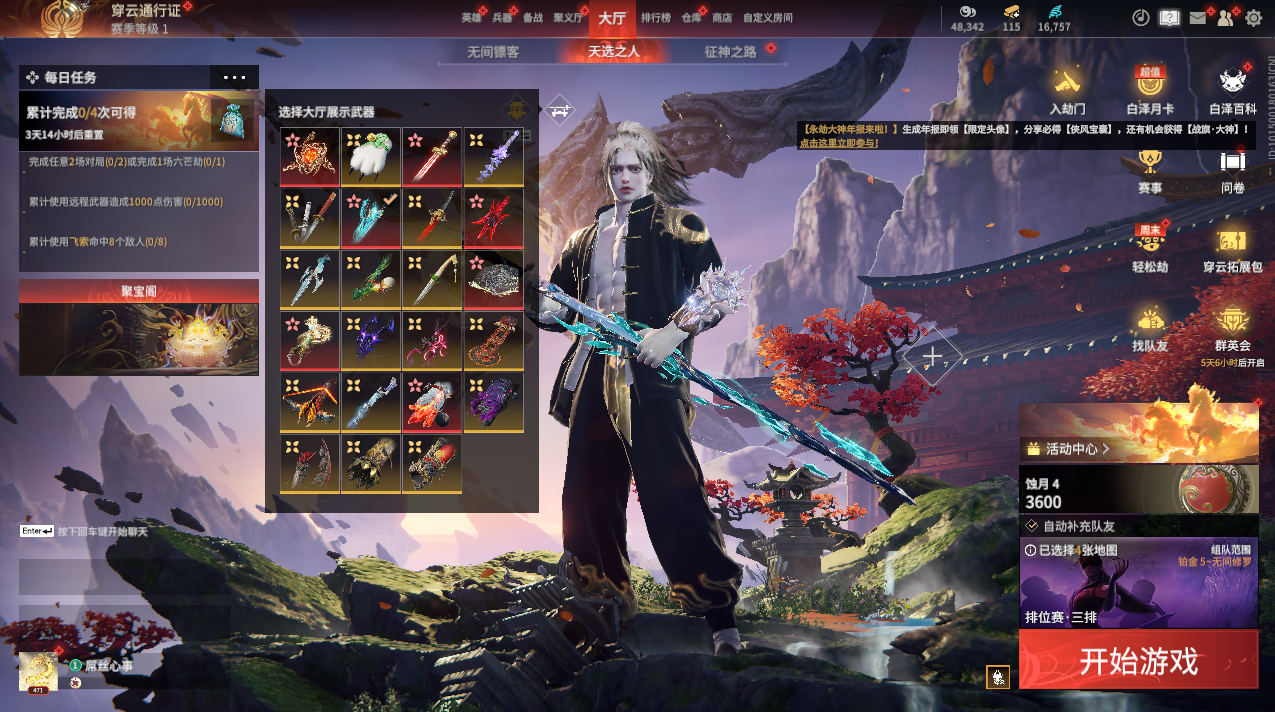Image resolution: width=1275 pixels, height=712 pixels.
Task: Open the 排位赛·三排 mode selection panel
Action: [1138, 582]
